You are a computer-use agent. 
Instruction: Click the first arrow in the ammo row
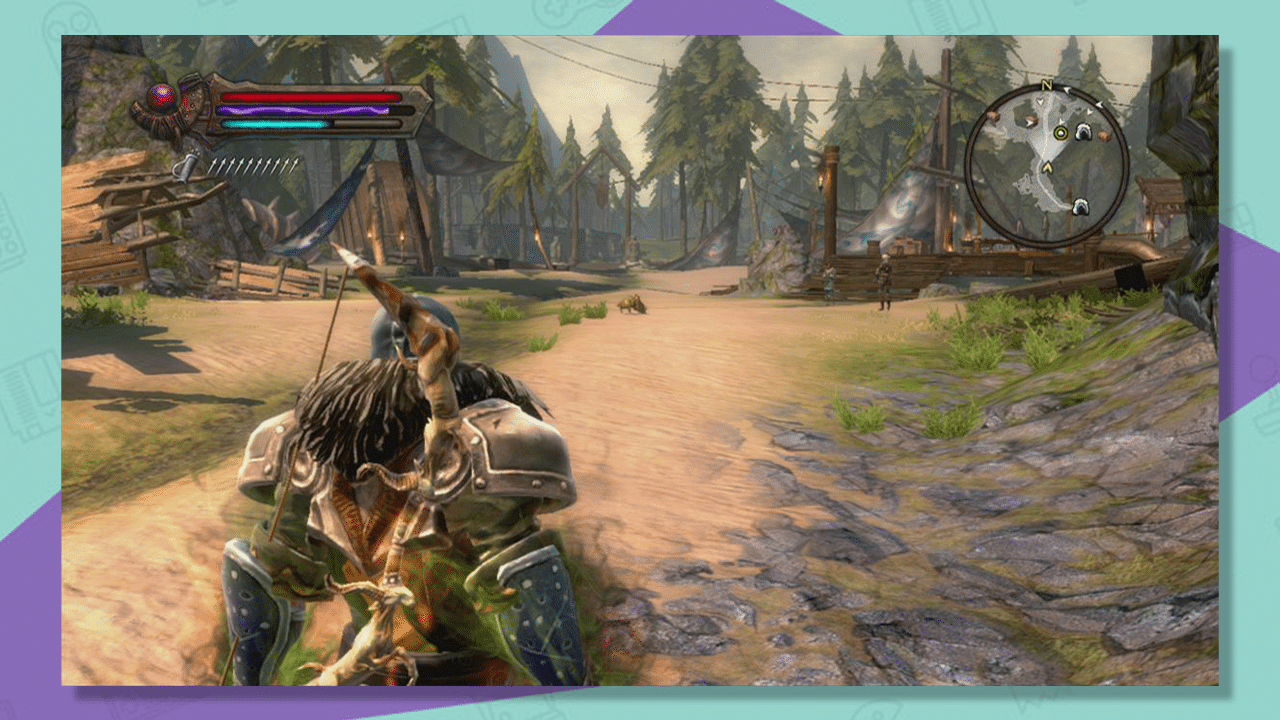[214, 165]
